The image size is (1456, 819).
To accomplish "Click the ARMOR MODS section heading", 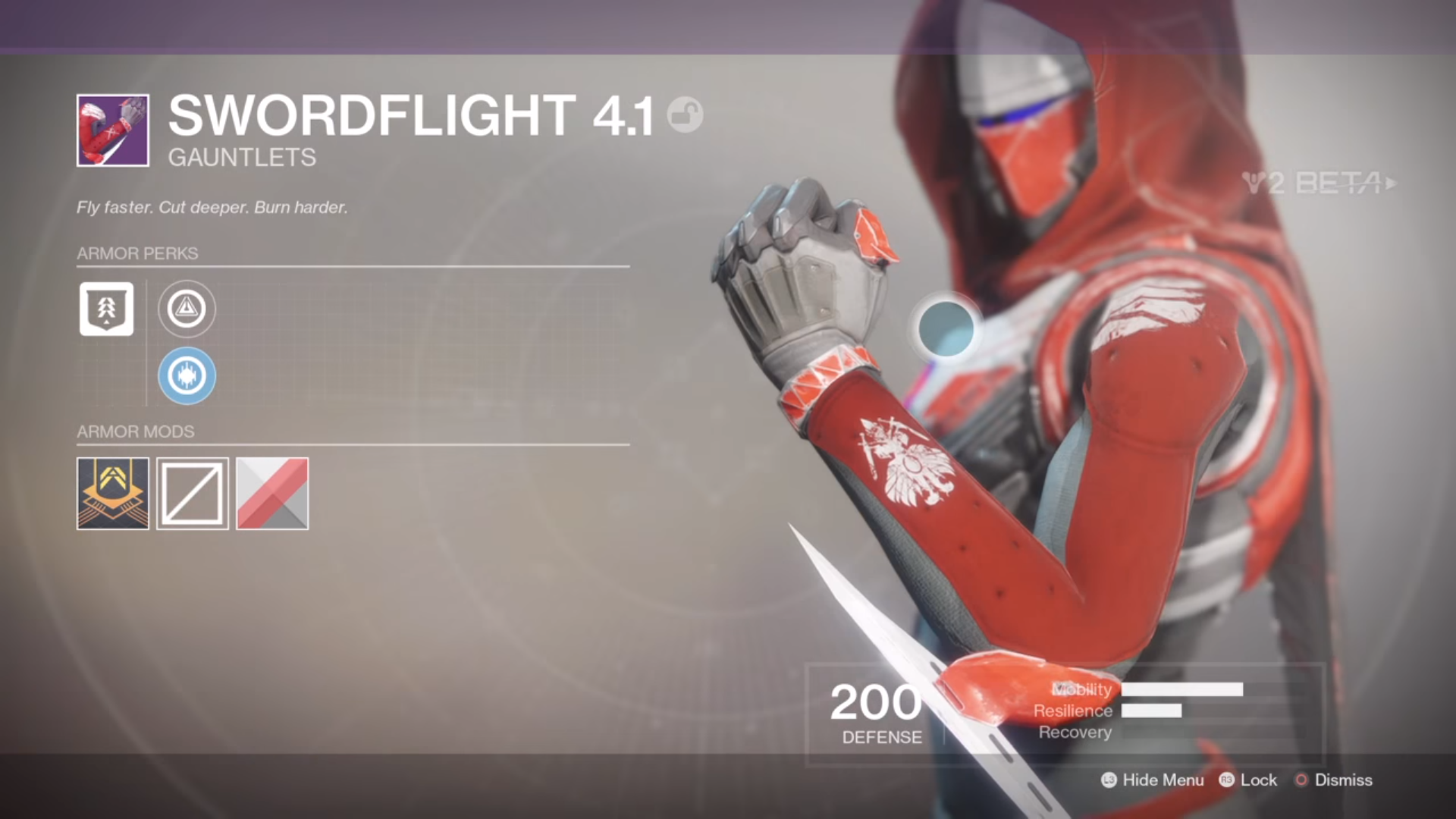I will click(136, 431).
